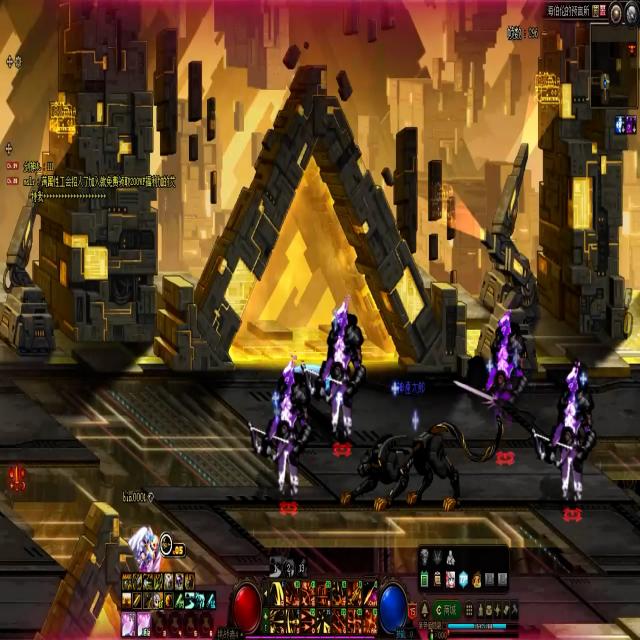Screen dimensions: 640x640
Task: Select the blue buff icon below the minimap
Action: tap(620, 124)
